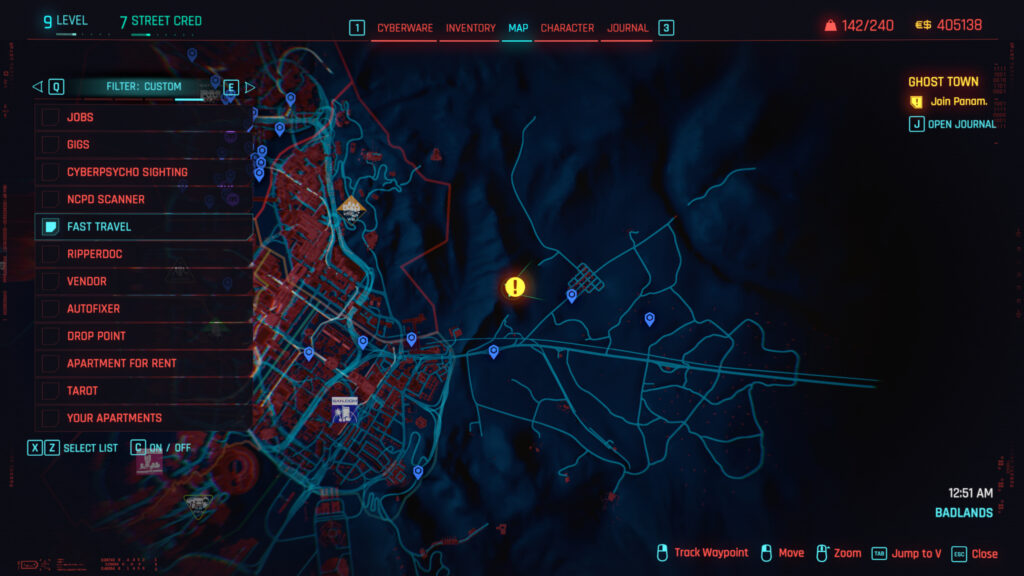
Task: Select the Ghost Town tracked quest
Action: [943, 82]
